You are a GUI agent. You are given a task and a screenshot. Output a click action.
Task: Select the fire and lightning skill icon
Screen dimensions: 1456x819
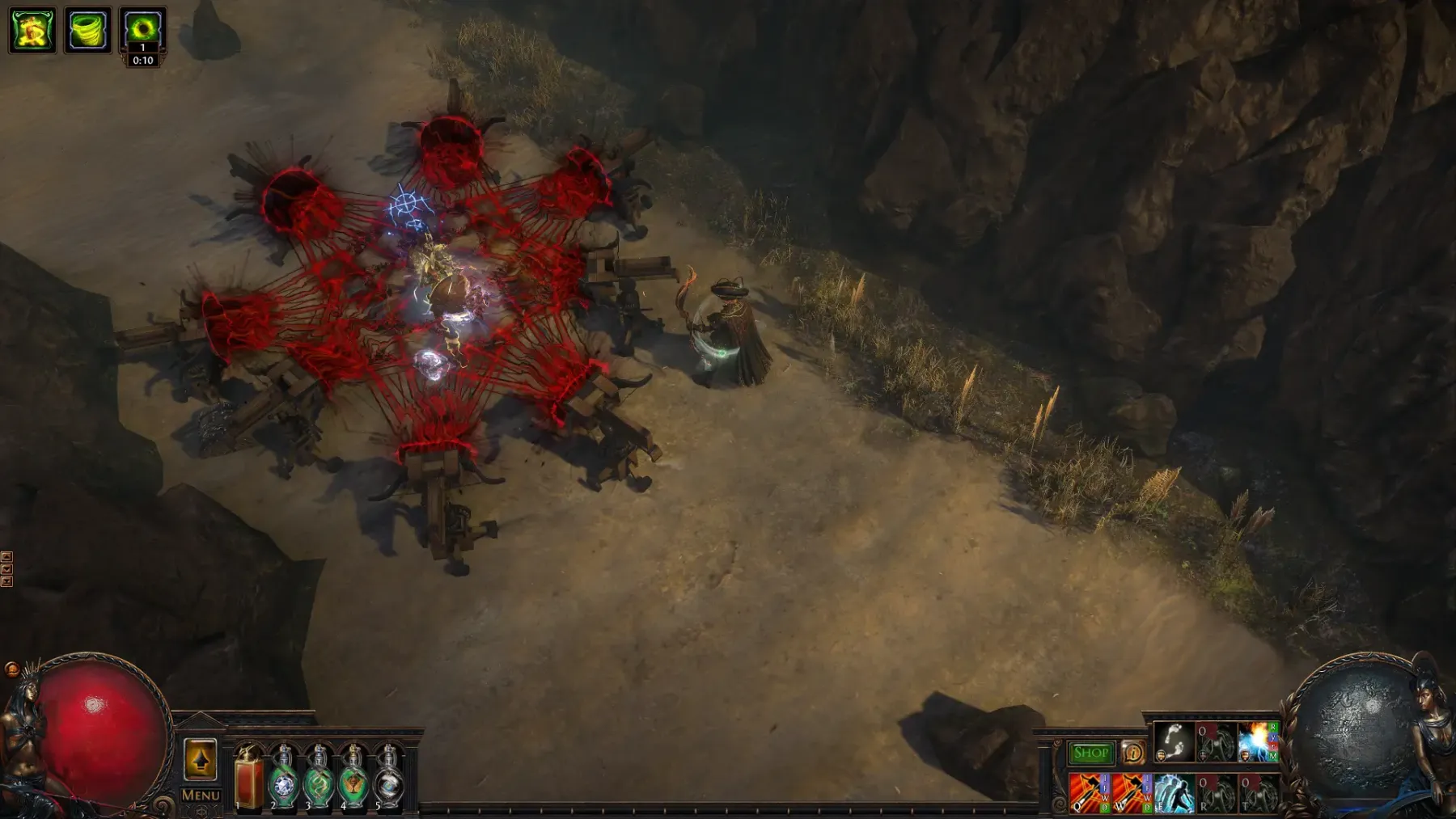click(x=1257, y=742)
